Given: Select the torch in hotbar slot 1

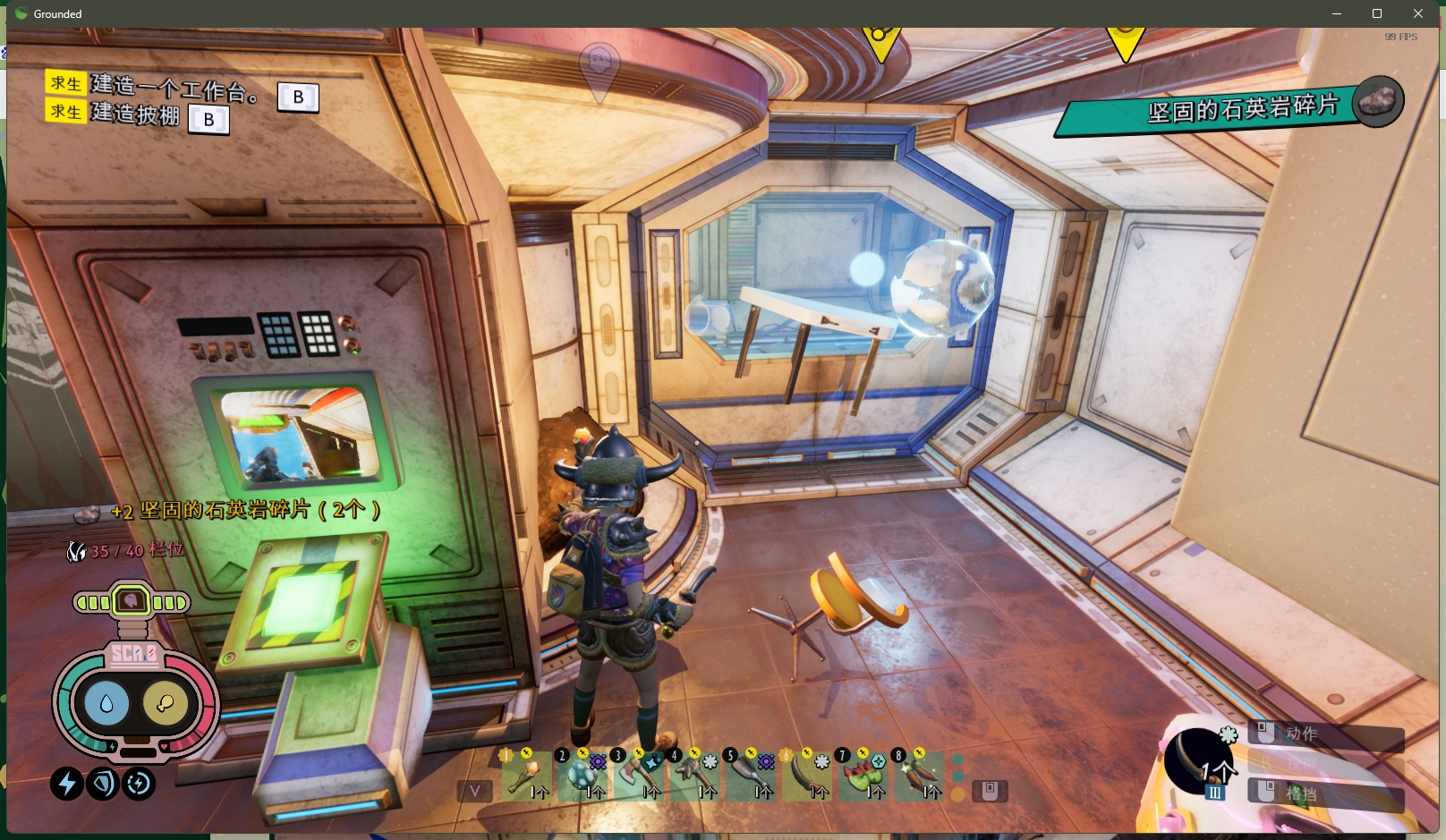Looking at the screenshot, I should [526, 776].
